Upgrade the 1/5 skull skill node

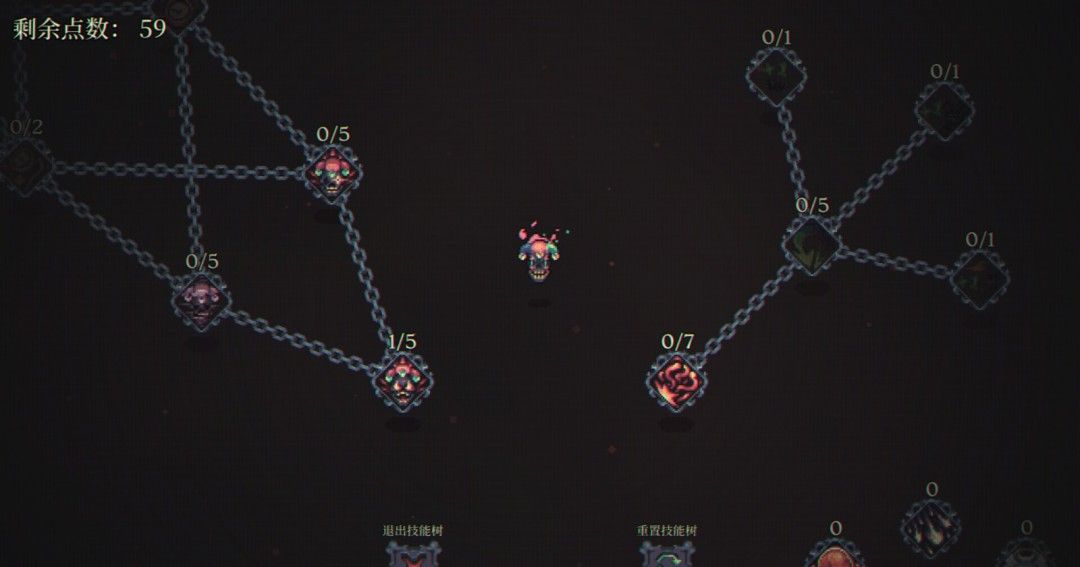[403, 379]
